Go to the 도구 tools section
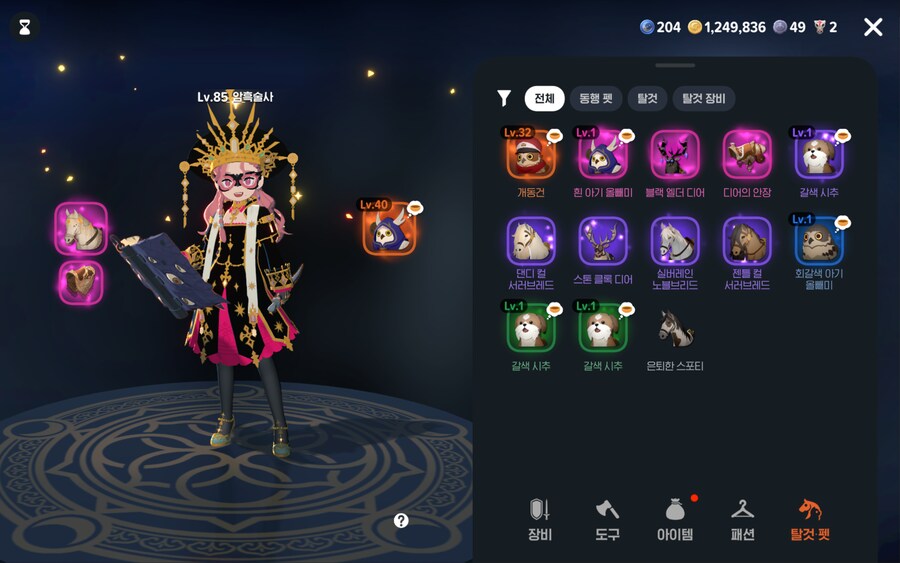Image resolution: width=900 pixels, height=563 pixels. [x=607, y=519]
